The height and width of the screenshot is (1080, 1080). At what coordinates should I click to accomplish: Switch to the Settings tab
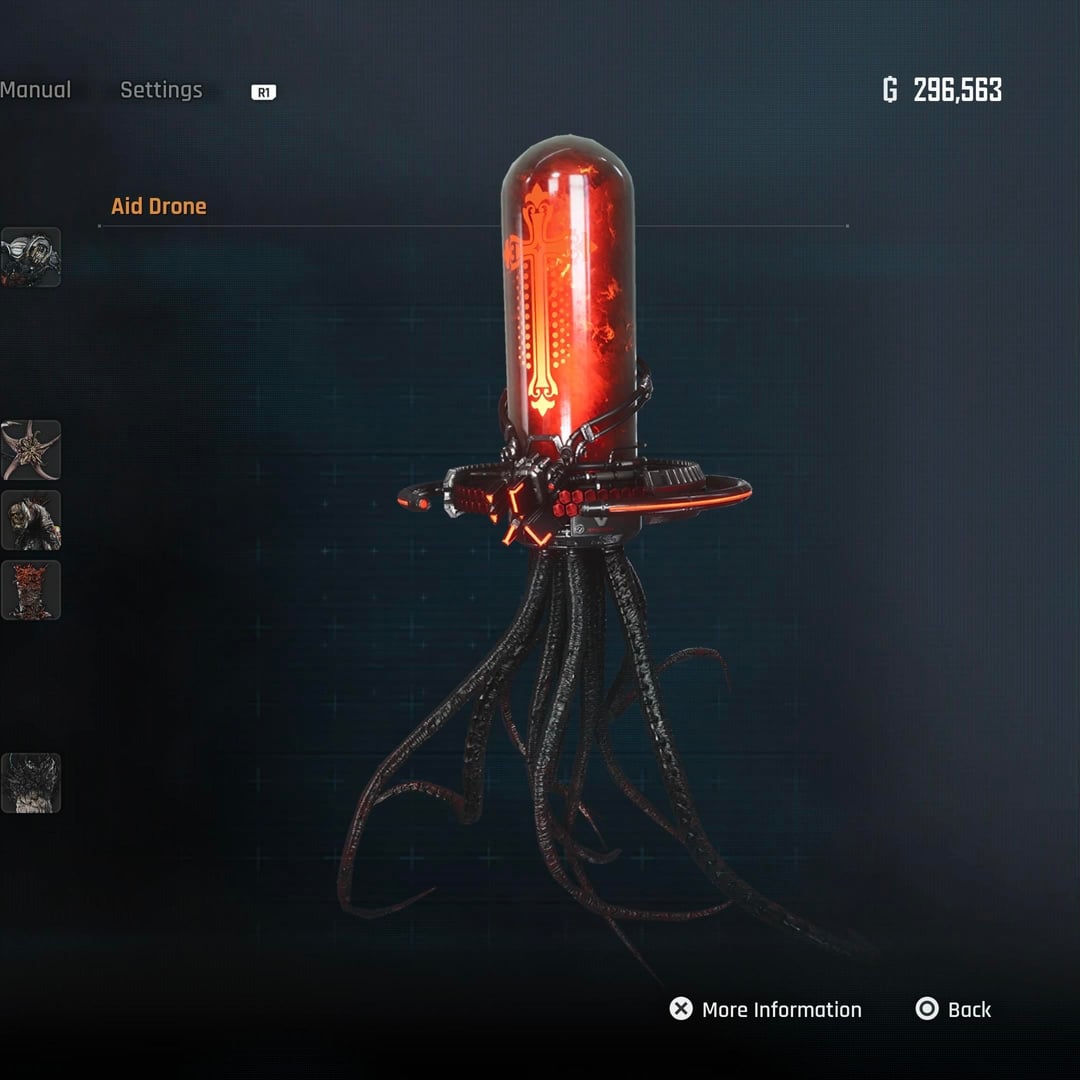pos(161,90)
